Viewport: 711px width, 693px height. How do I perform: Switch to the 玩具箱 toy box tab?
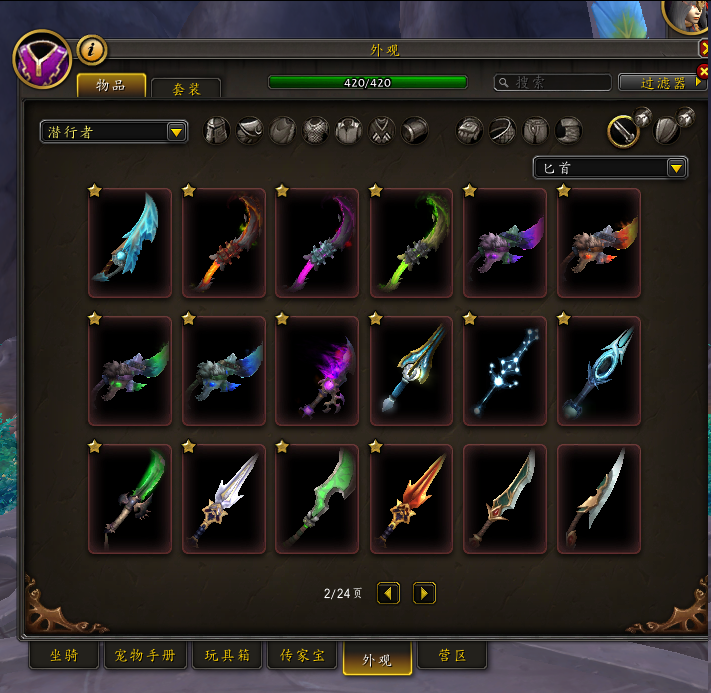click(228, 656)
